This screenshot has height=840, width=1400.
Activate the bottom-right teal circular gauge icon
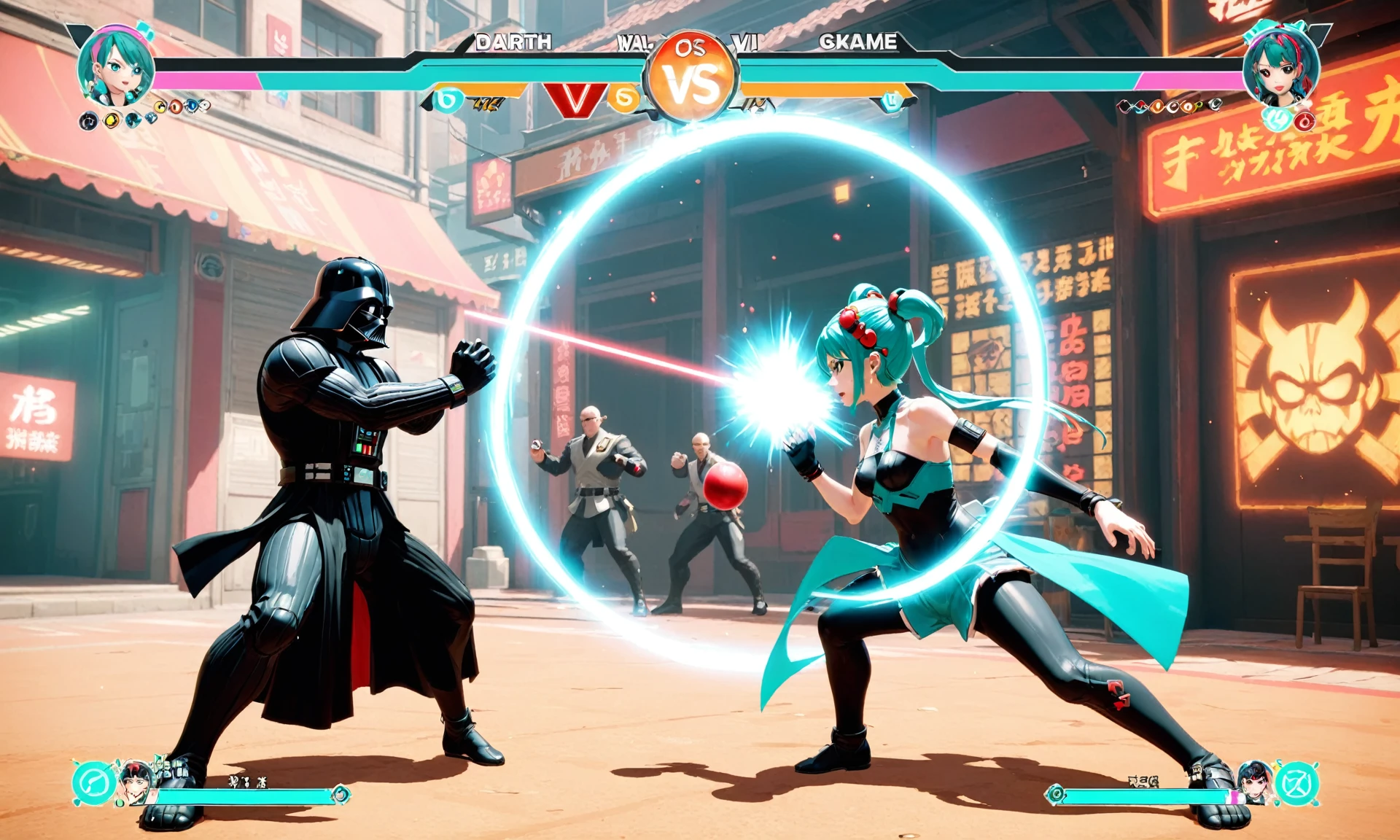pos(1298,784)
